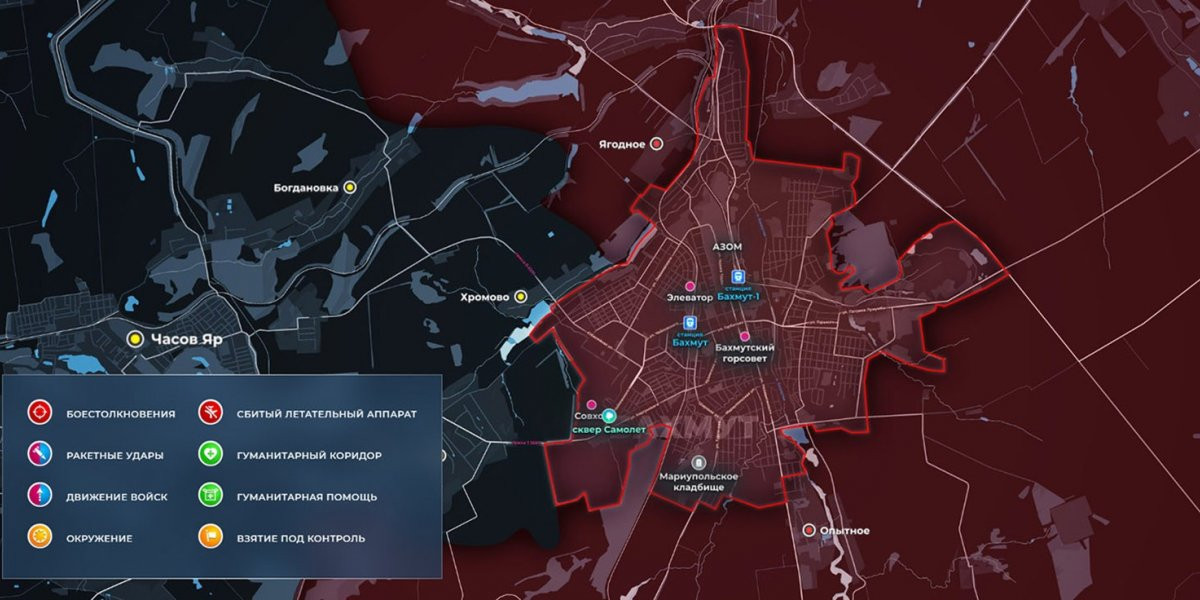Click the сквер Самолет marker

(610, 416)
